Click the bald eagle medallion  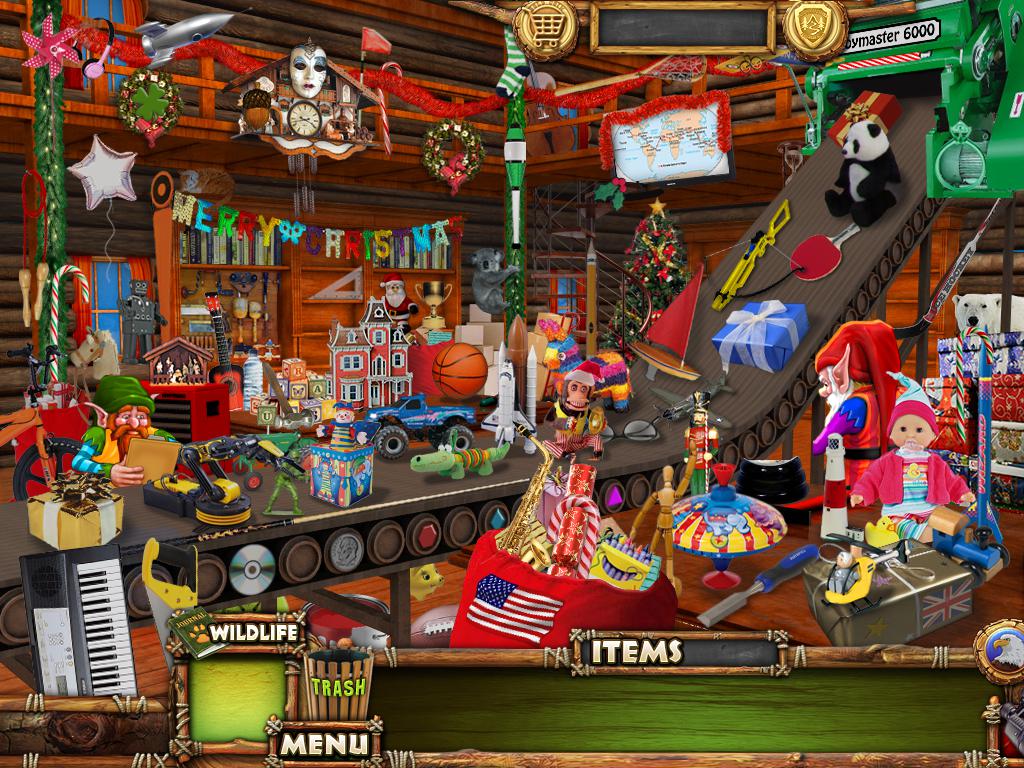coord(1001,652)
